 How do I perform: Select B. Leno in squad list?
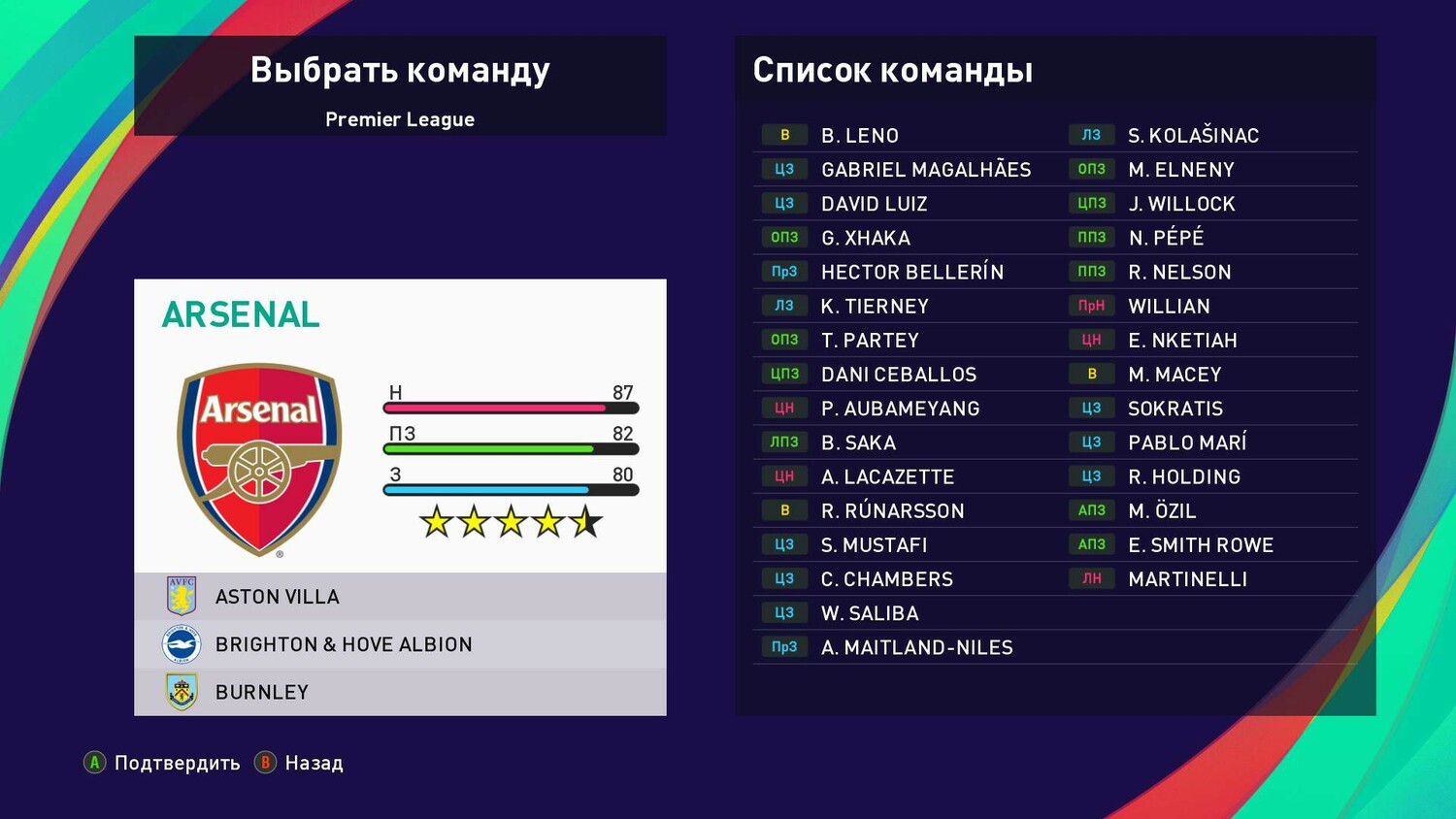coord(860,136)
